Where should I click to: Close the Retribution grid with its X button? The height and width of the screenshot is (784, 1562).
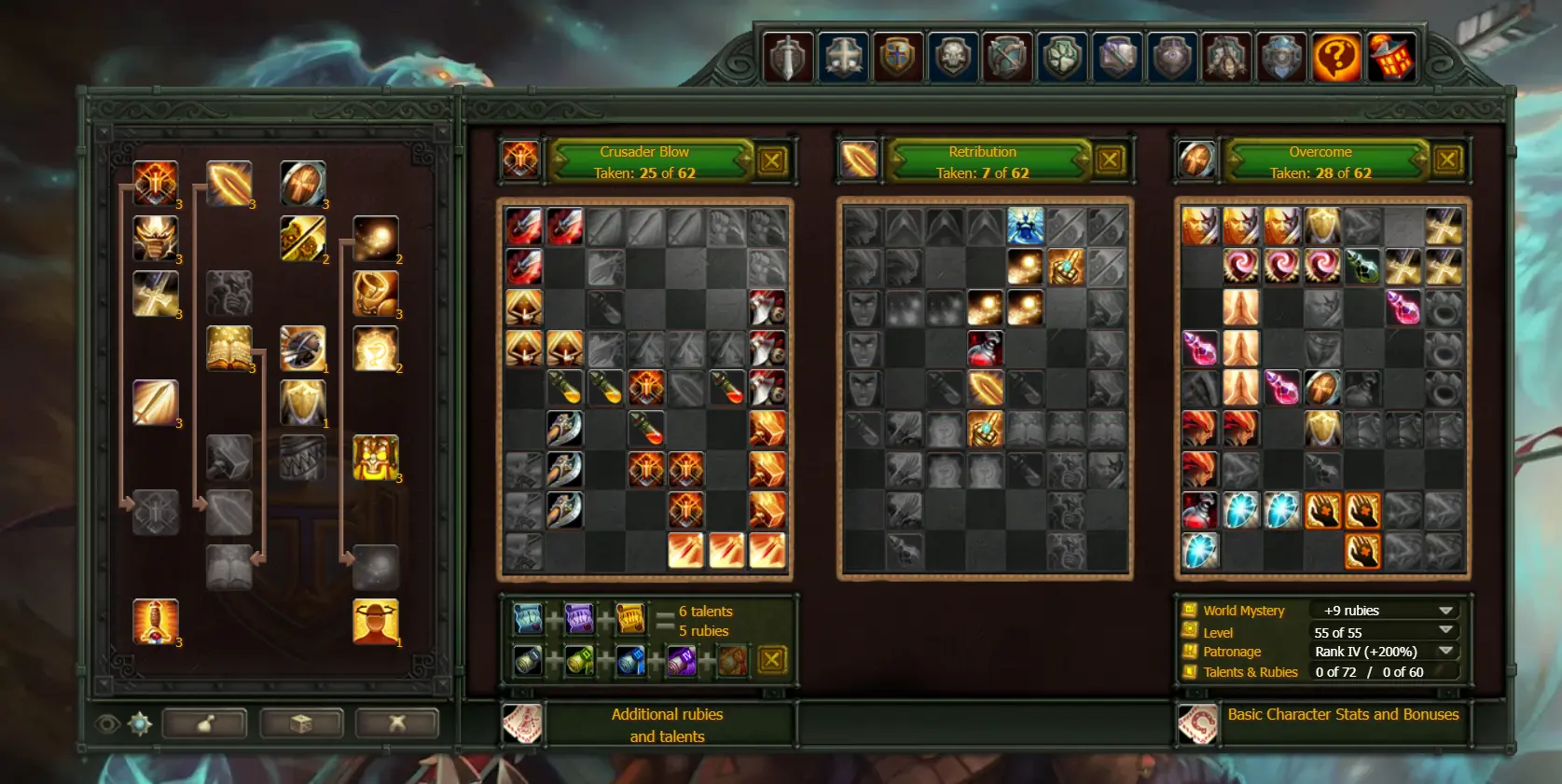pyautogui.click(x=1111, y=159)
